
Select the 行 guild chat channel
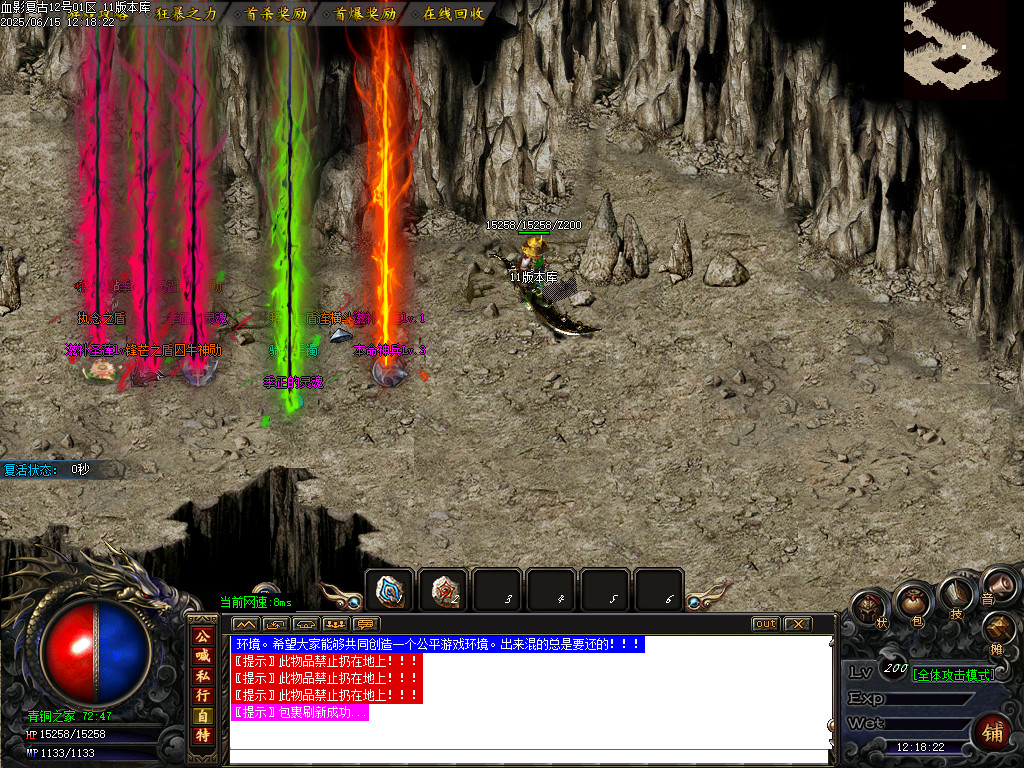coord(203,695)
